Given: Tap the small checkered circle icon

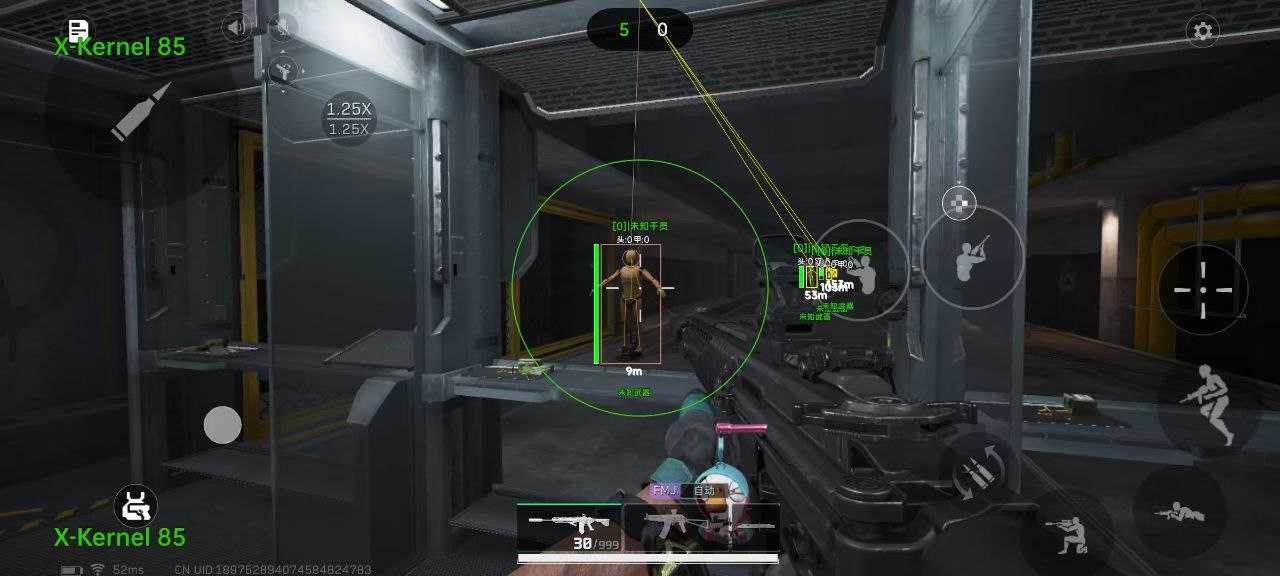Looking at the screenshot, I should 959,202.
